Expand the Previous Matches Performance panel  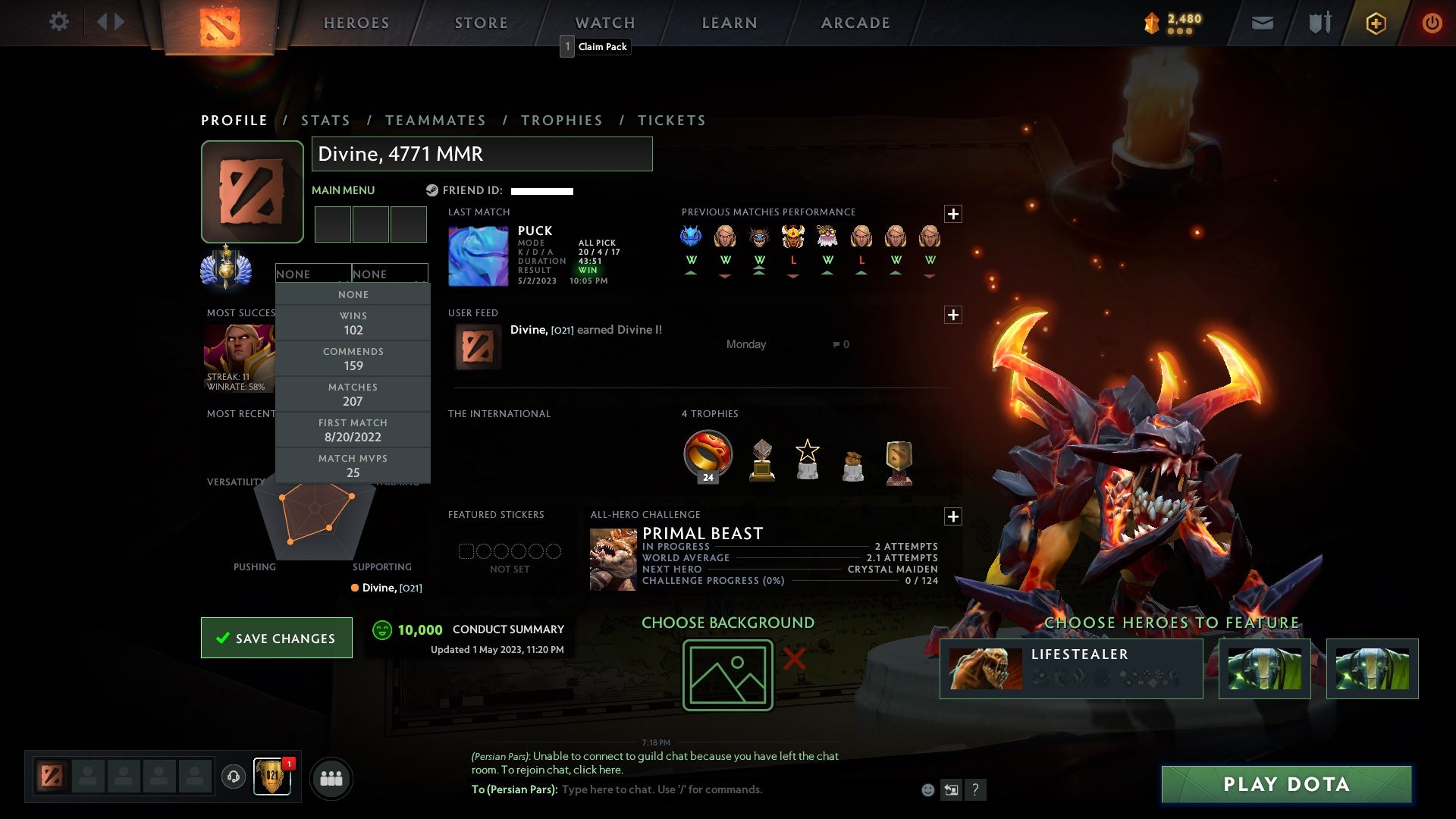(954, 214)
